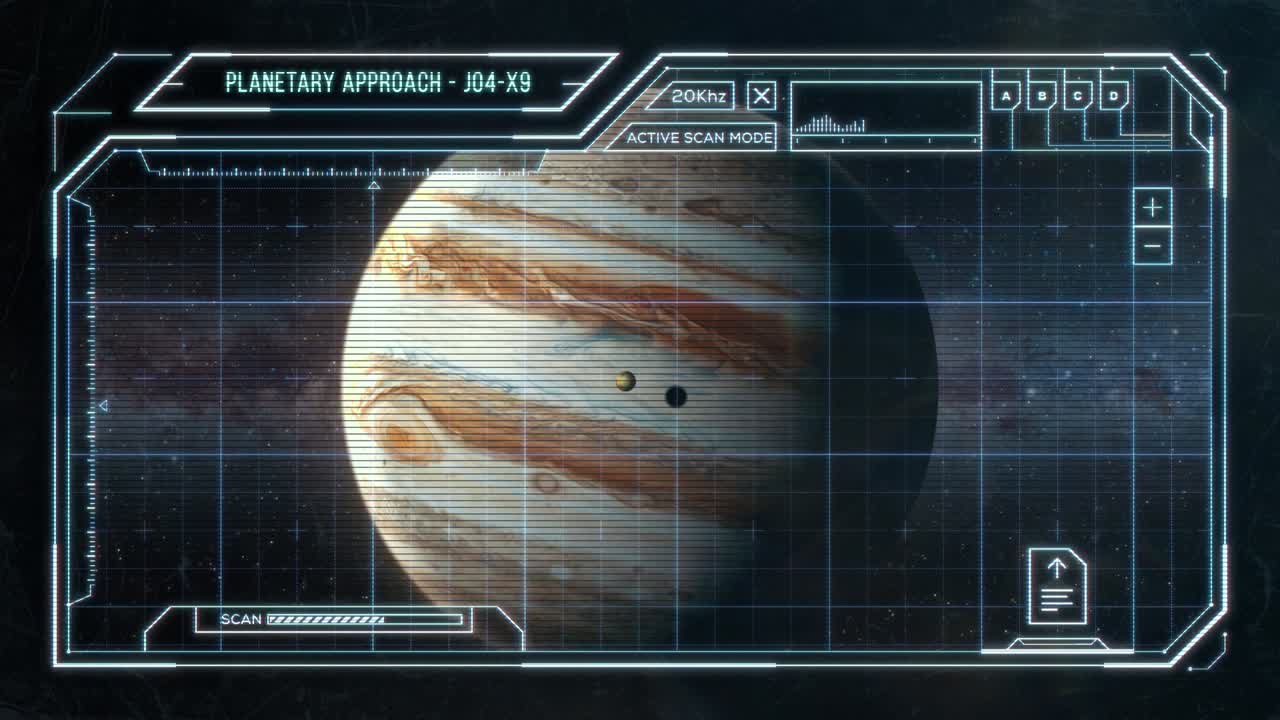Toggle the Active Scan Mode label
The image size is (1280, 720).
(699, 138)
